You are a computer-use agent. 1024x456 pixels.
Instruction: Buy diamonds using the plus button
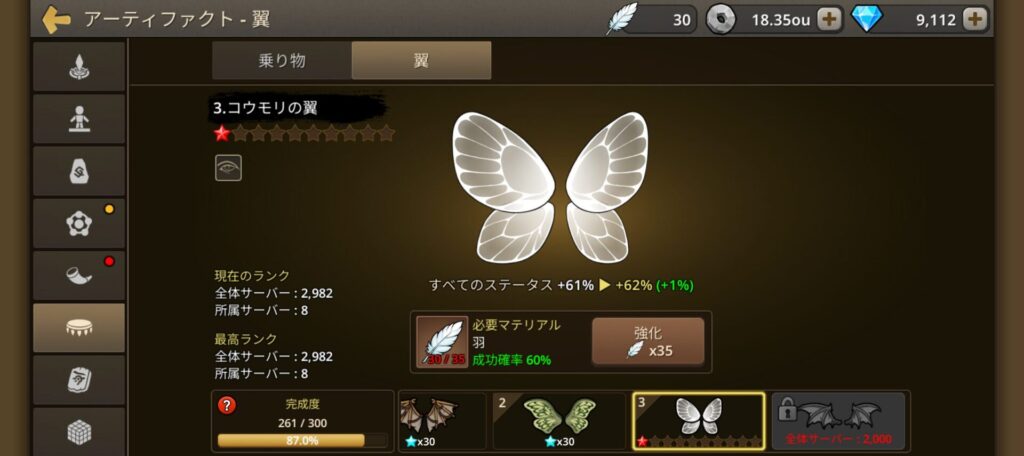click(x=975, y=18)
